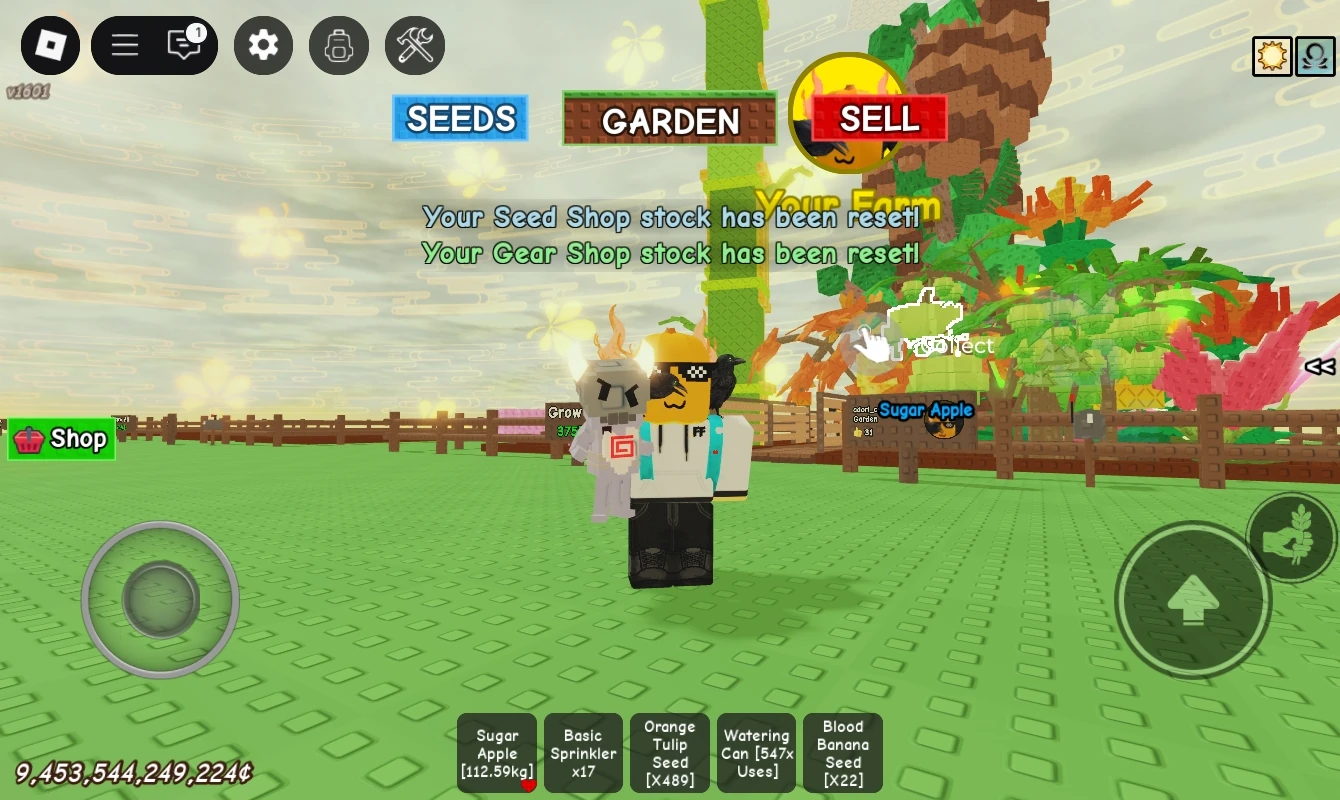Open the Shop with the basket icon
Screen dimensions: 1340x800
tap(61, 438)
